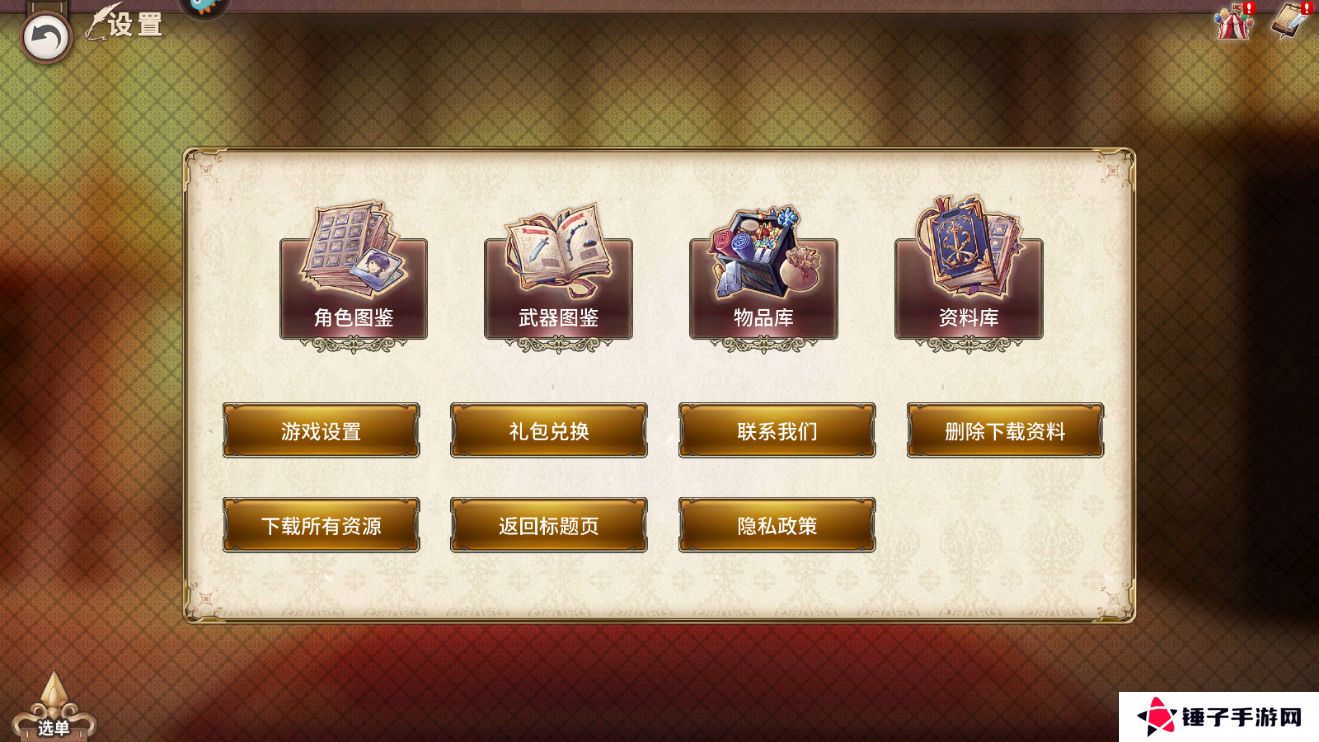Open 联系我们 contact us
The height and width of the screenshot is (742, 1319).
tap(777, 430)
